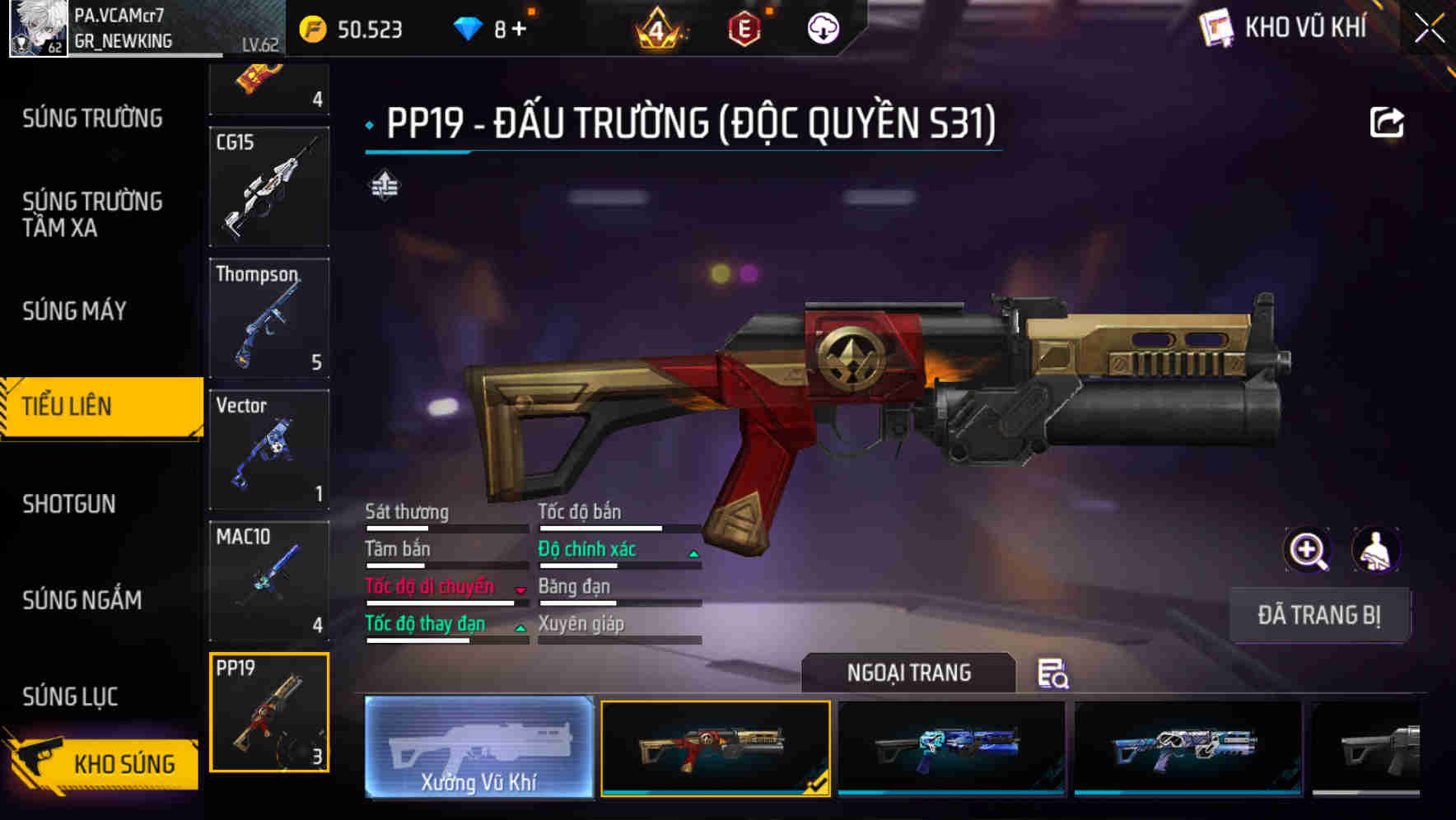Click the cloud download icon in the top bar
The height and width of the screenshot is (820, 1456).
[x=822, y=27]
